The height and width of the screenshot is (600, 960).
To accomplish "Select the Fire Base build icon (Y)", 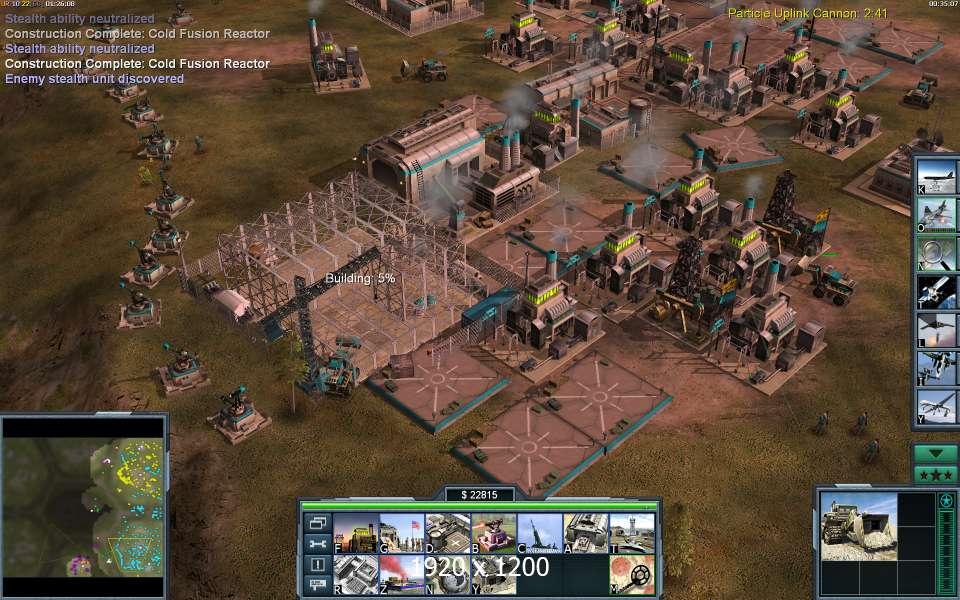I will [x=493, y=574].
